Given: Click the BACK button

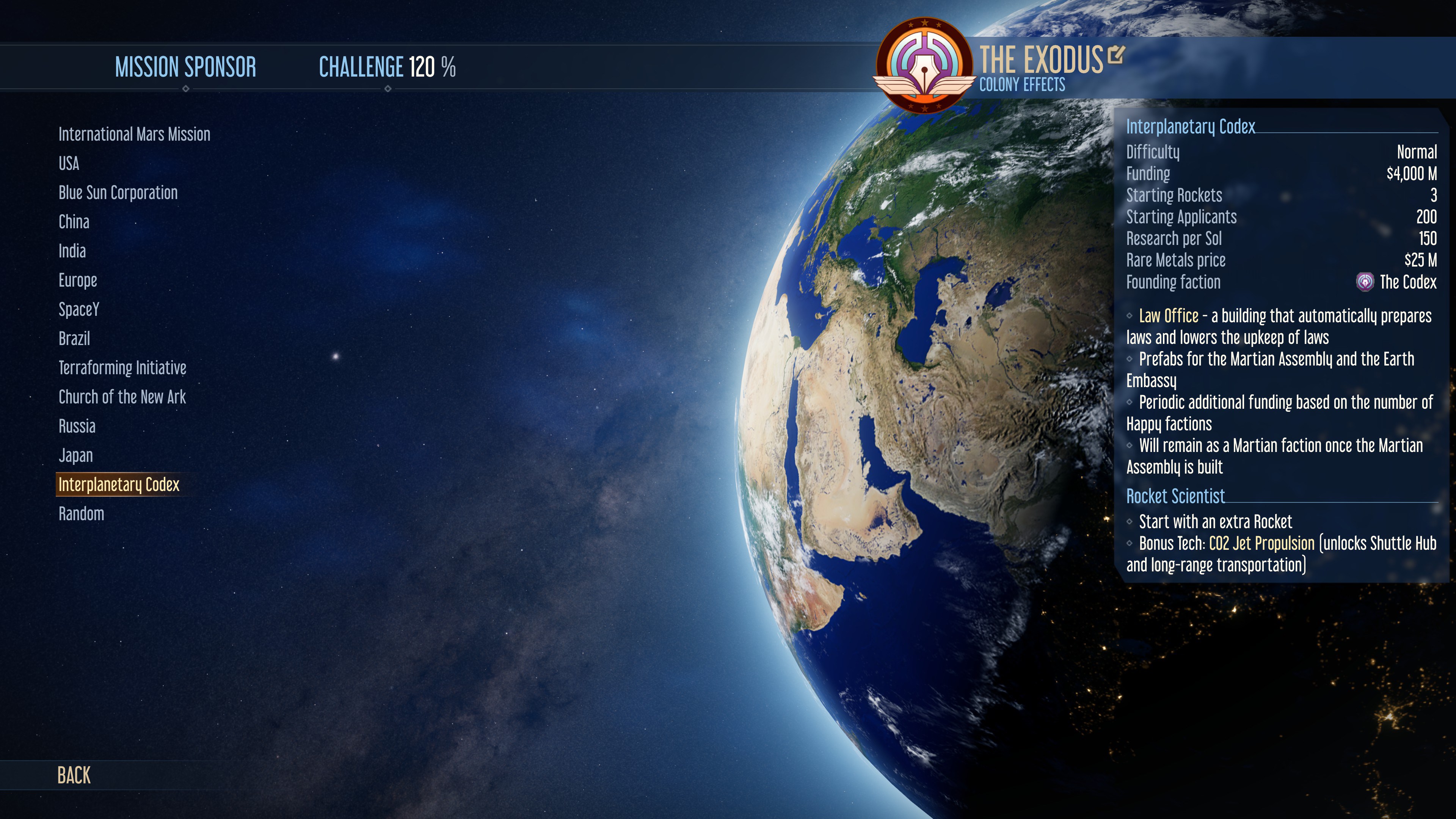Looking at the screenshot, I should [74, 776].
